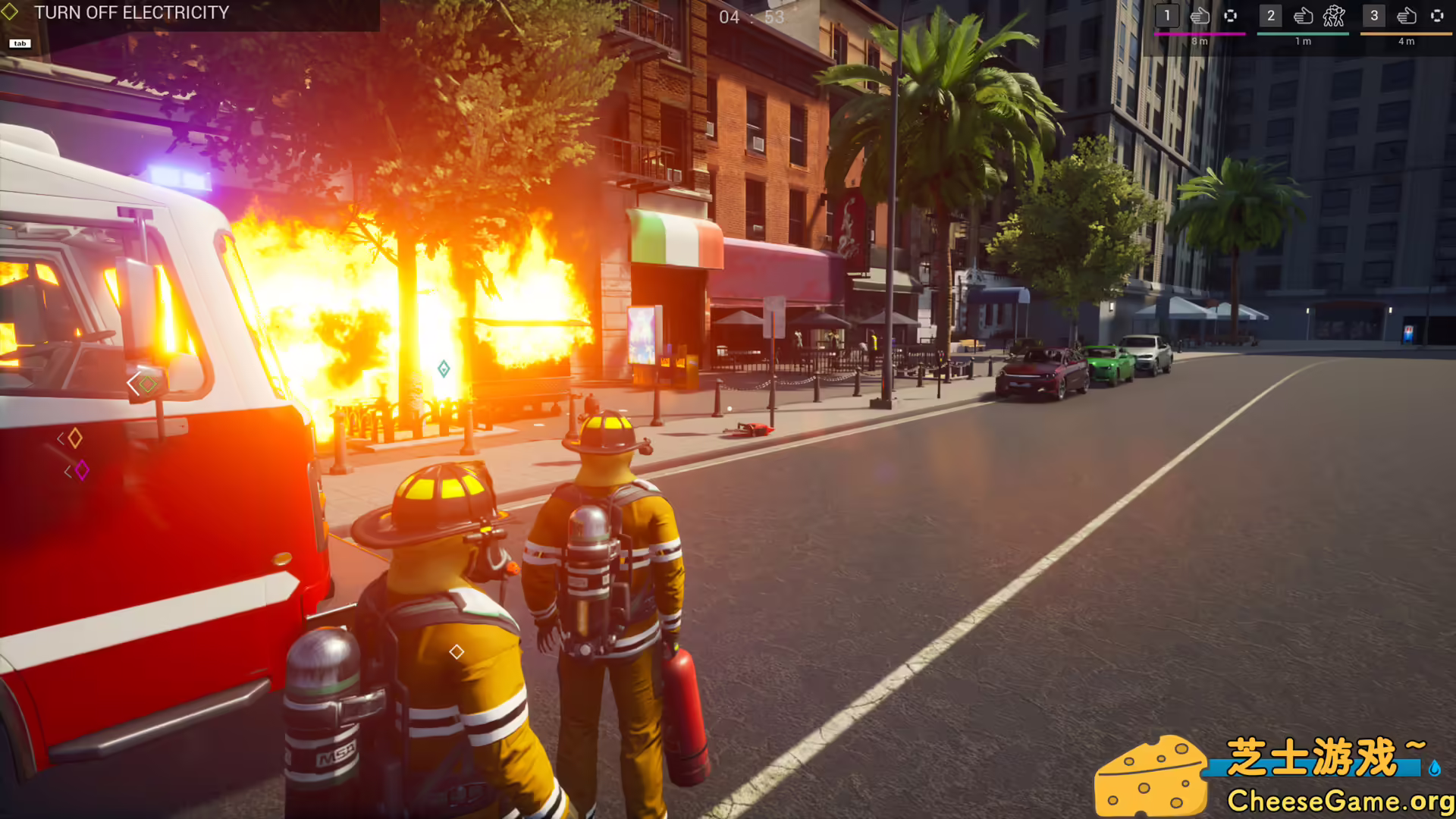Viewport: 1456px width, 819px height.
Task: Click squad 1's crosshair status icon
Action: 1231,17
